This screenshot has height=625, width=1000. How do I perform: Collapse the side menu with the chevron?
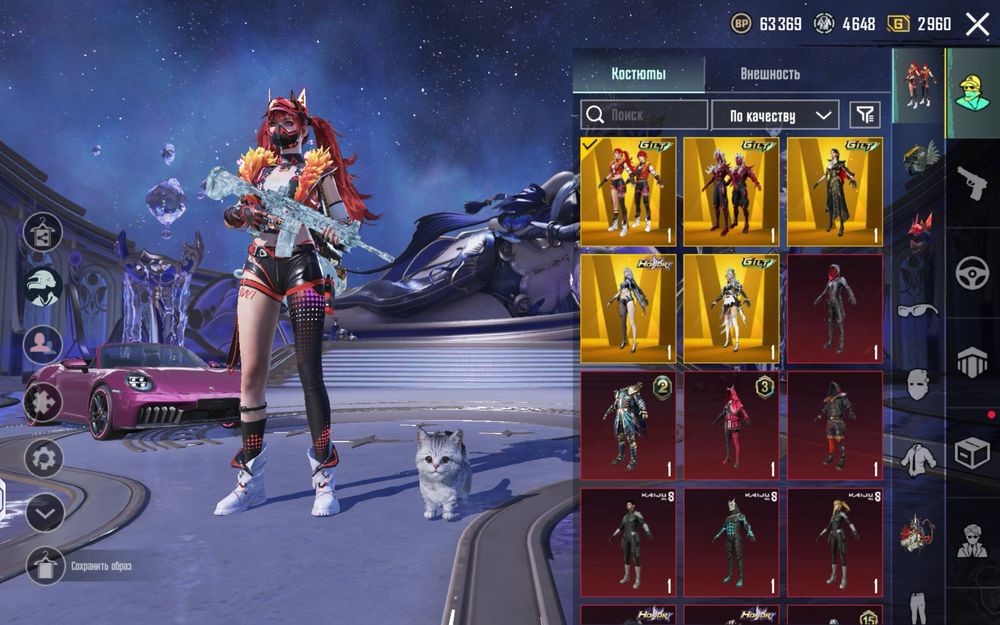pyautogui.click(x=44, y=513)
